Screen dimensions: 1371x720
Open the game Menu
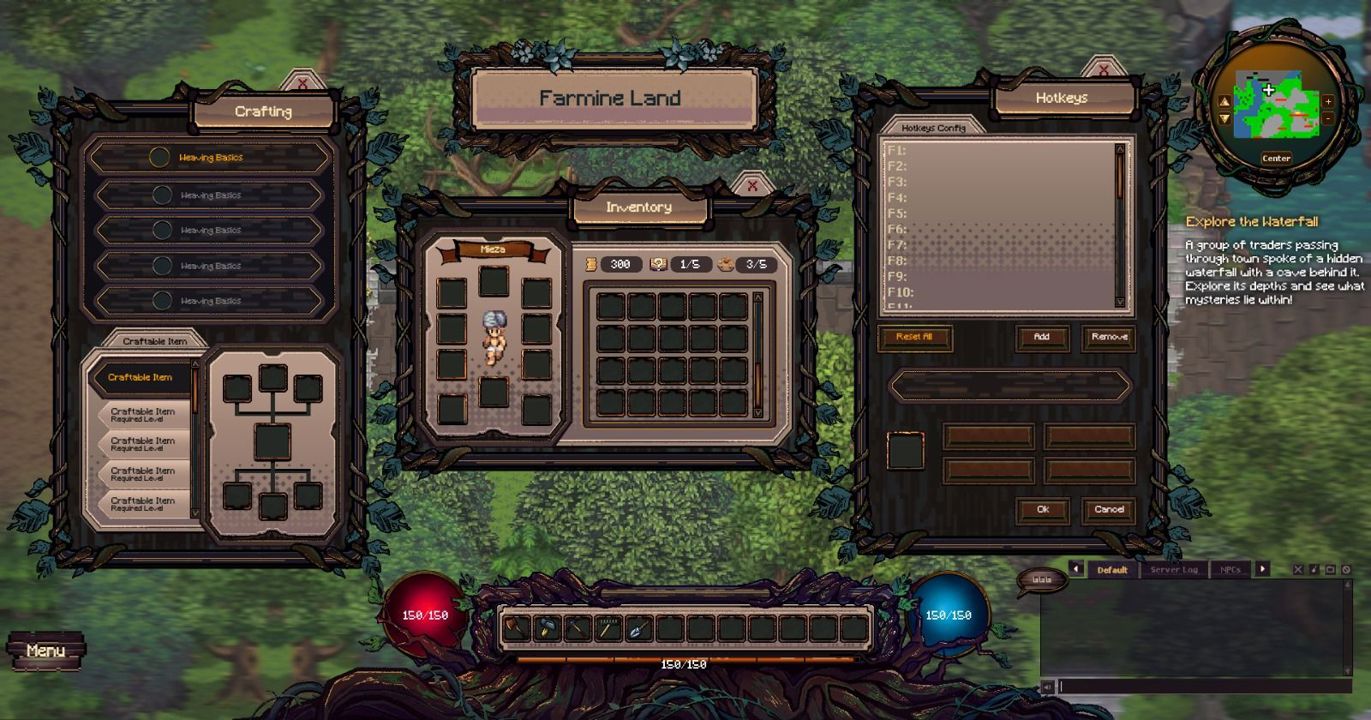point(45,650)
